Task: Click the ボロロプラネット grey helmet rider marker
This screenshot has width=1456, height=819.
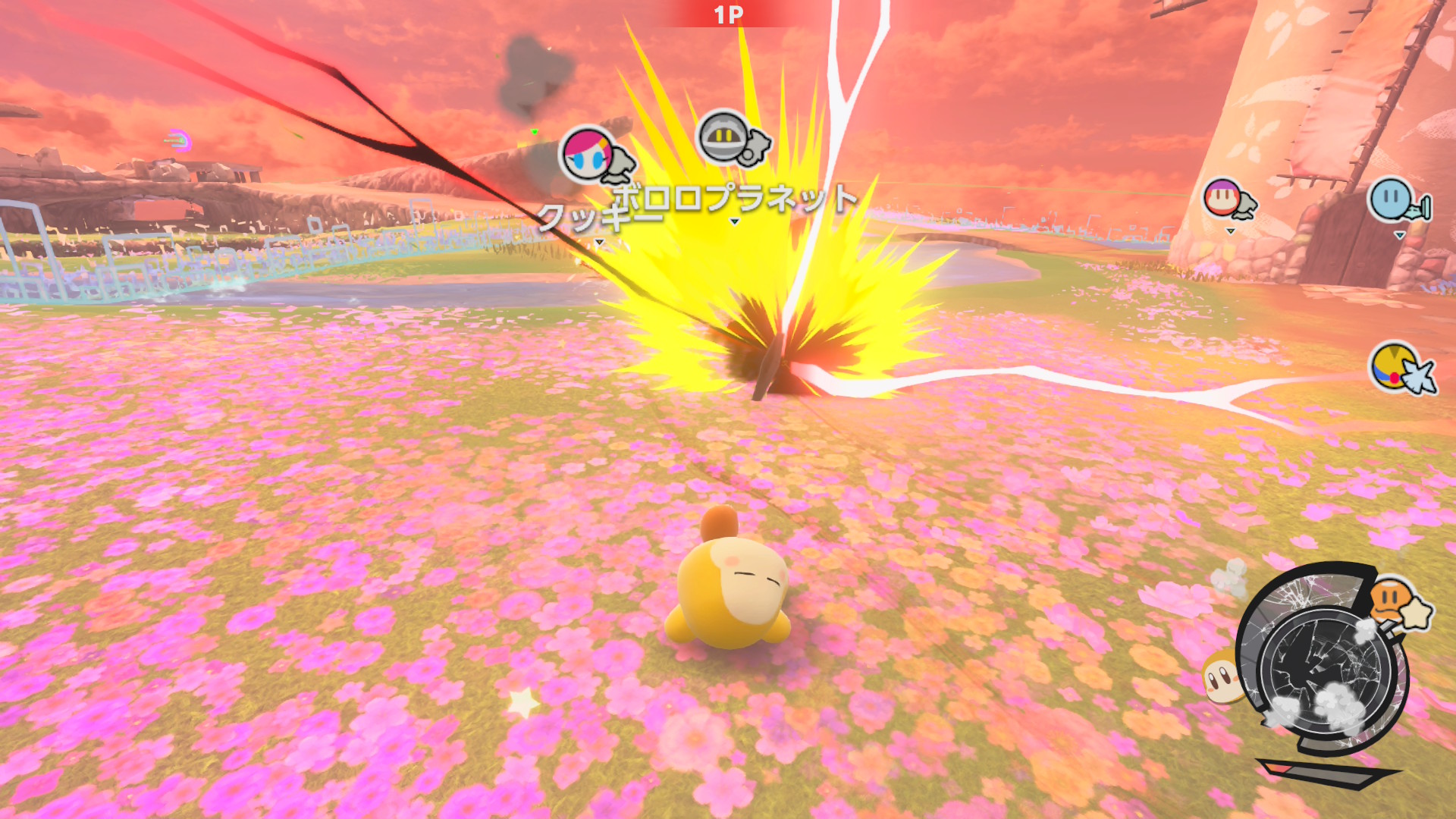Action: 723,137
